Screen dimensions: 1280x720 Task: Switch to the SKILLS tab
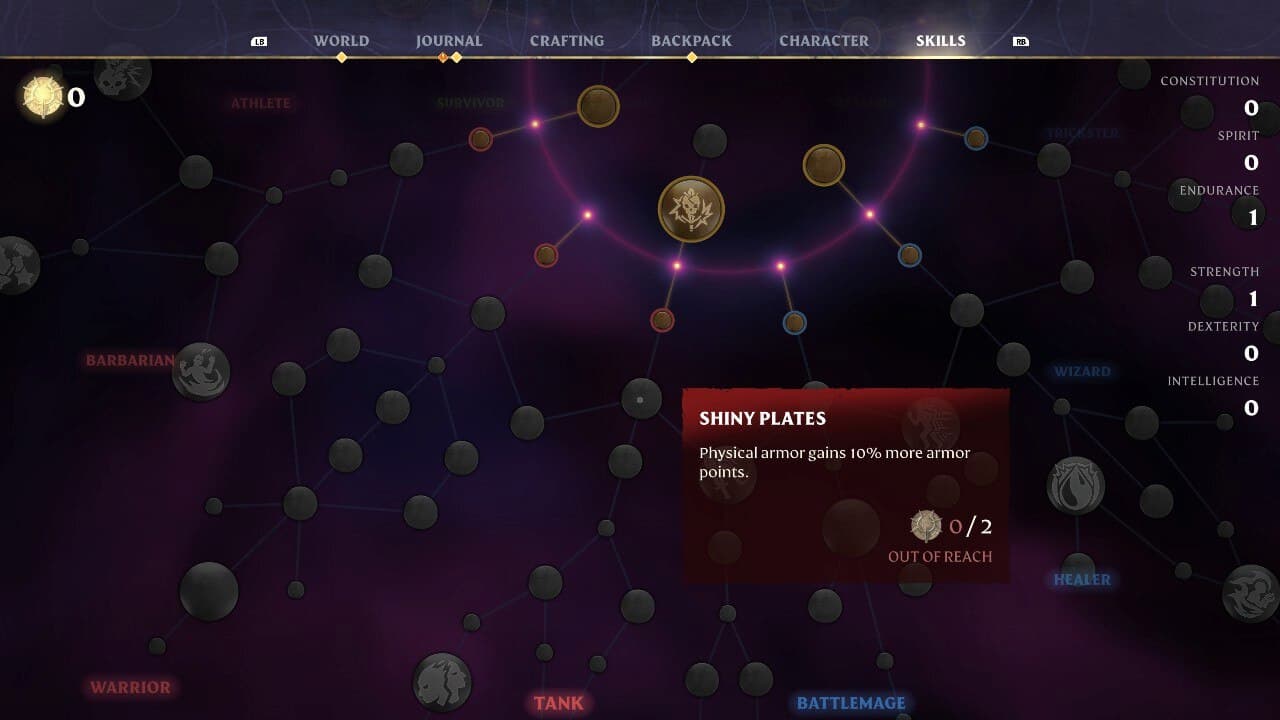(939, 40)
